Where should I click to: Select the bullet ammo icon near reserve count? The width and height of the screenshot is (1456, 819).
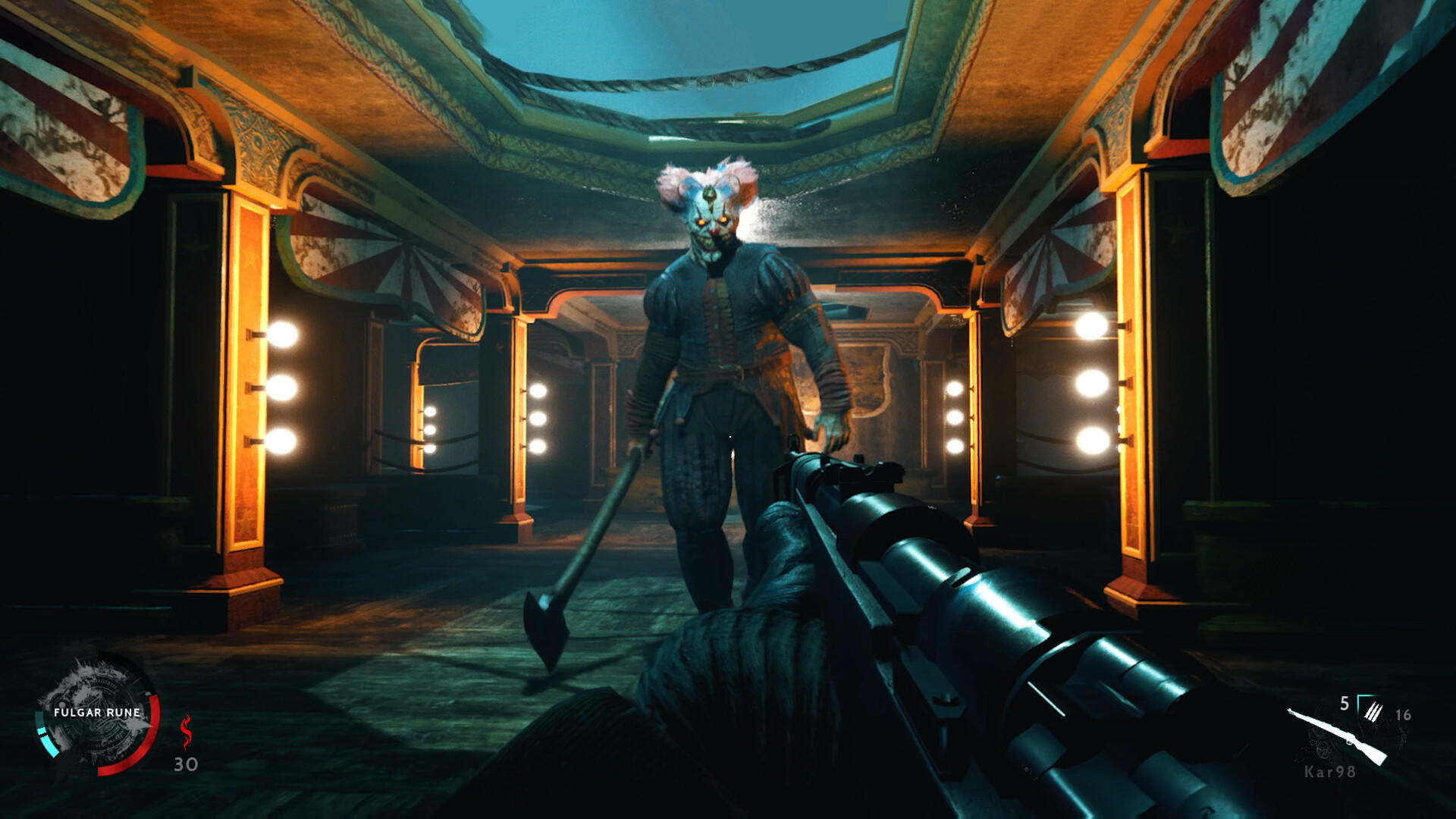(1373, 712)
